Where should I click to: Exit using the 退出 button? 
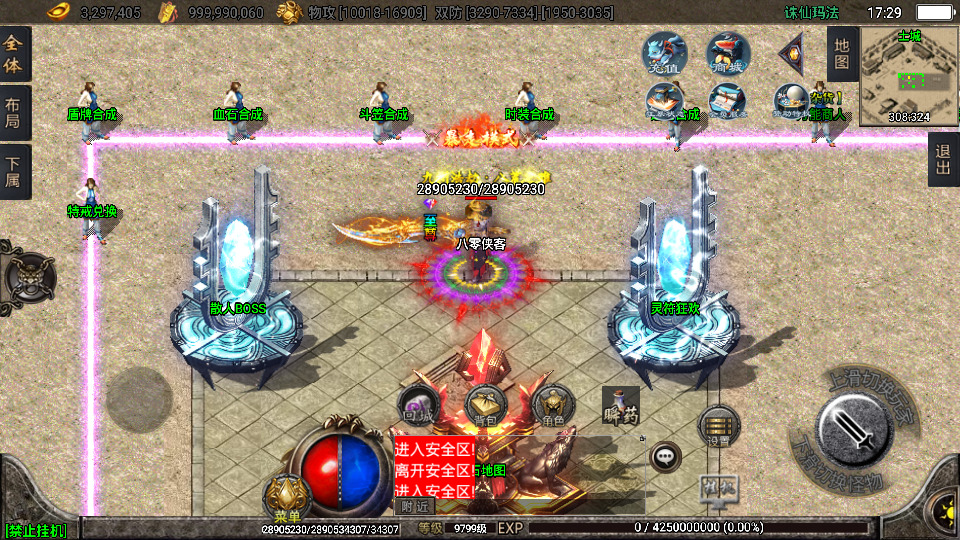942,159
